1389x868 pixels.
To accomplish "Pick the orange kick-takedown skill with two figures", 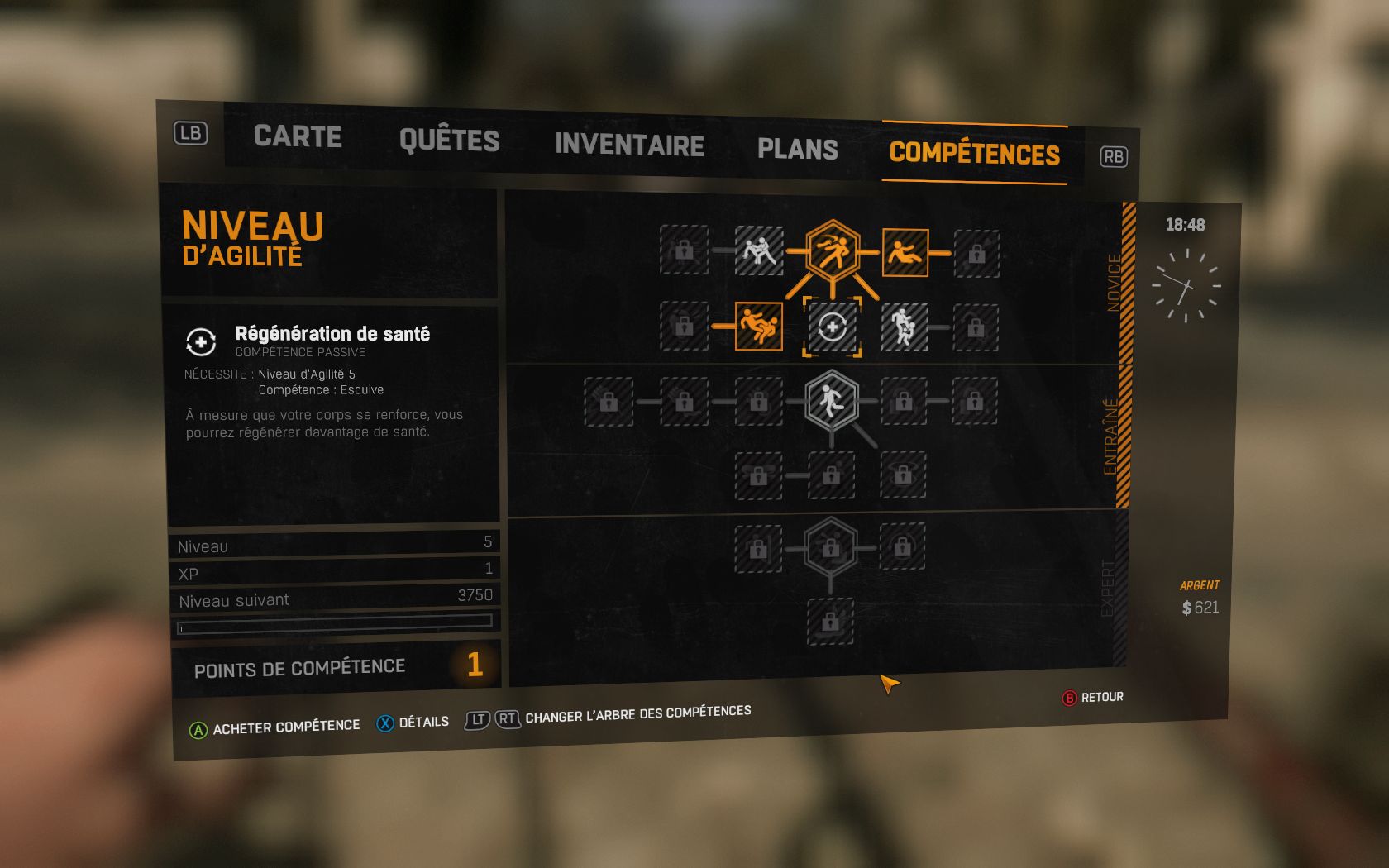I will [x=759, y=327].
